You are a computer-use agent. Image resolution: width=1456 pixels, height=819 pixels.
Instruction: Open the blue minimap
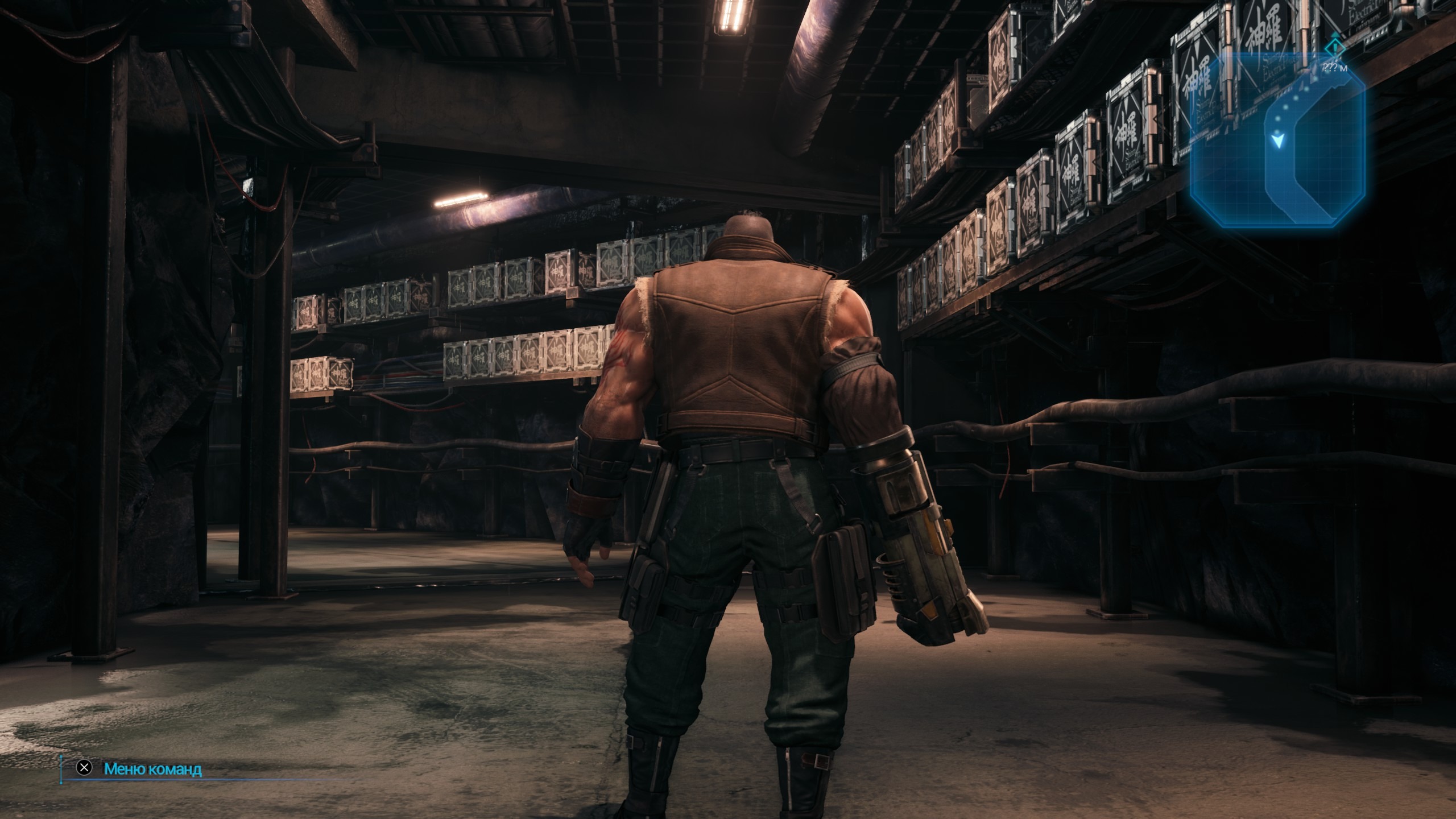(1277, 139)
